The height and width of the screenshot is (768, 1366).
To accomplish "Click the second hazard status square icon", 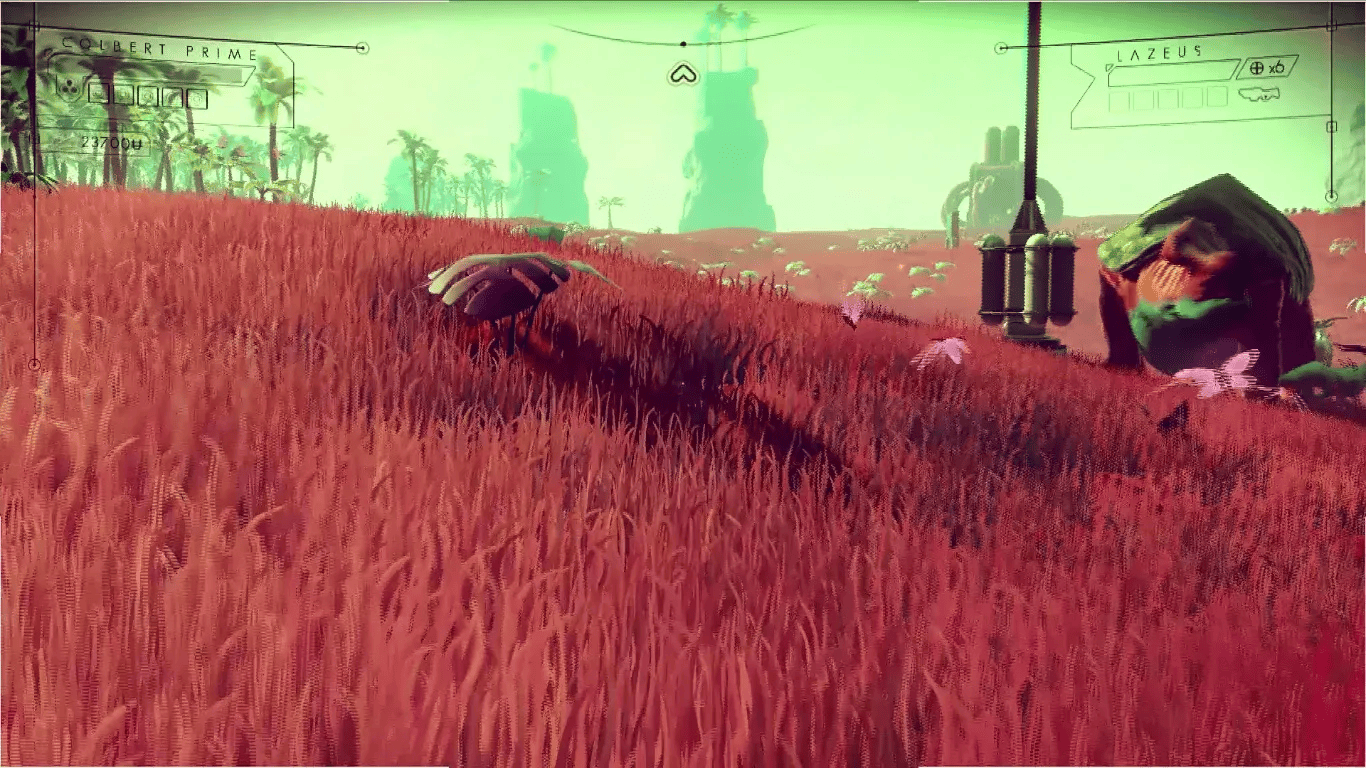I will point(123,94).
